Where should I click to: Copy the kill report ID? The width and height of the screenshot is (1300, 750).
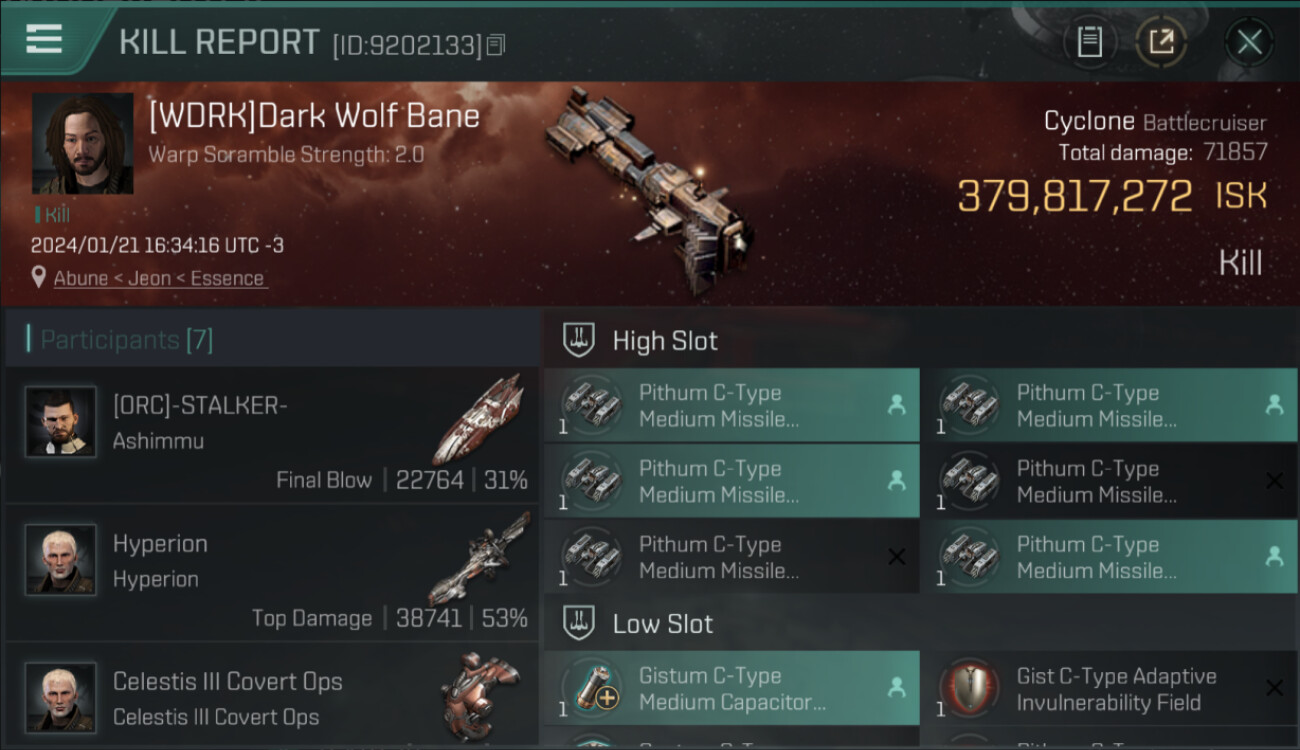pyautogui.click(x=497, y=44)
